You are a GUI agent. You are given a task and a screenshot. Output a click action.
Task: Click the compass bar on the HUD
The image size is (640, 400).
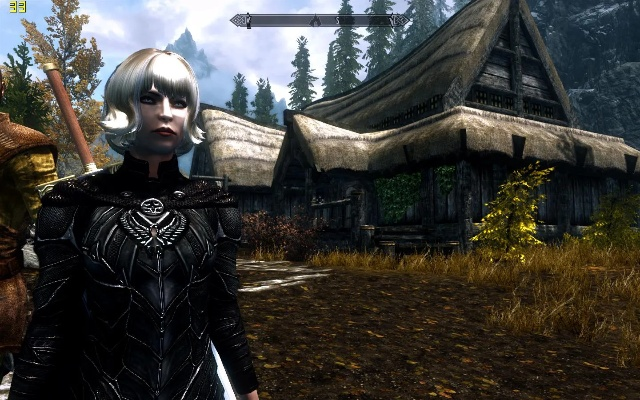pos(319,20)
